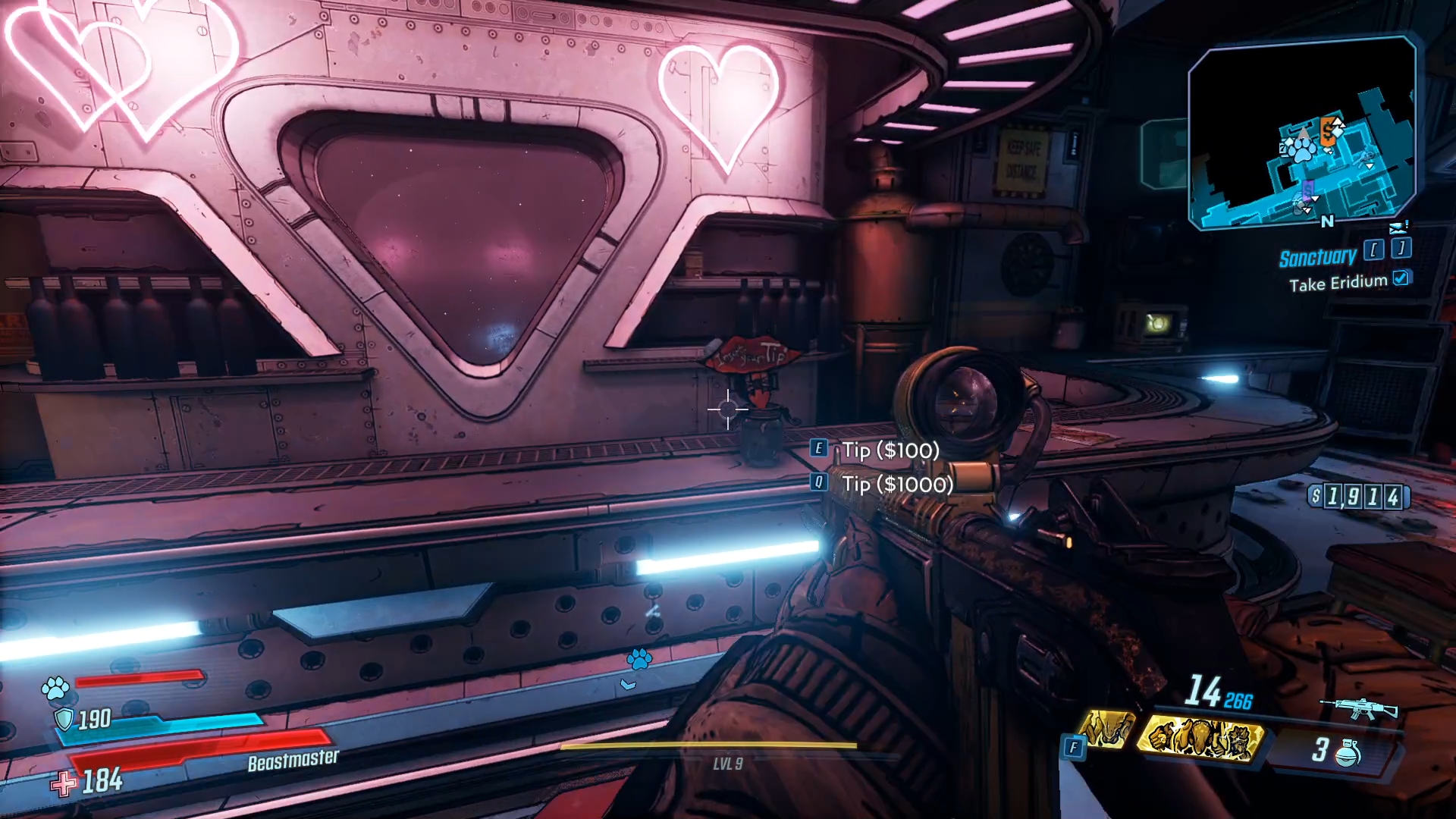This screenshot has height=819, width=1456.
Task: Toggle the Take Eridium objective checkbox
Action: [1401, 278]
